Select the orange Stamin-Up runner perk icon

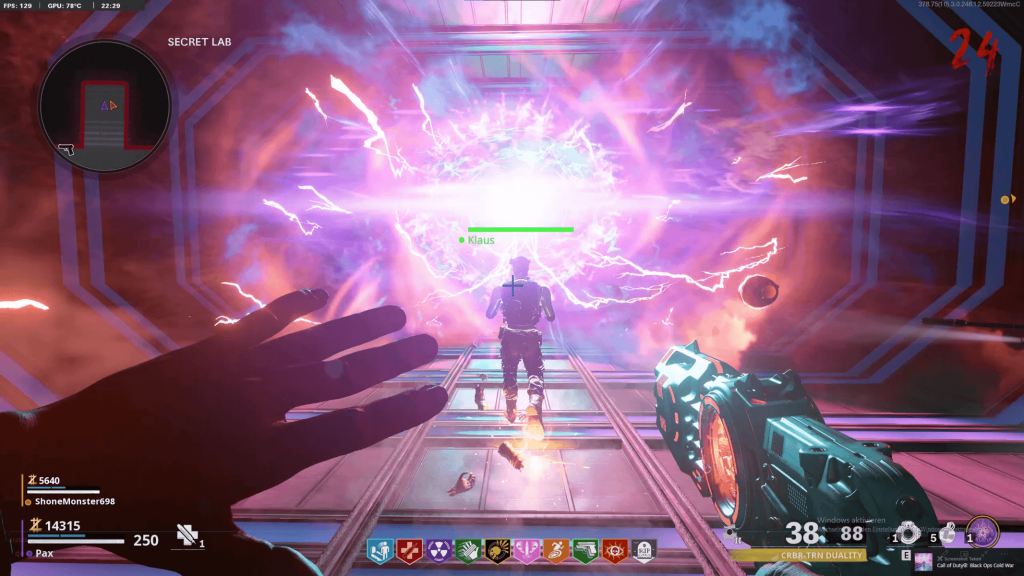click(556, 549)
